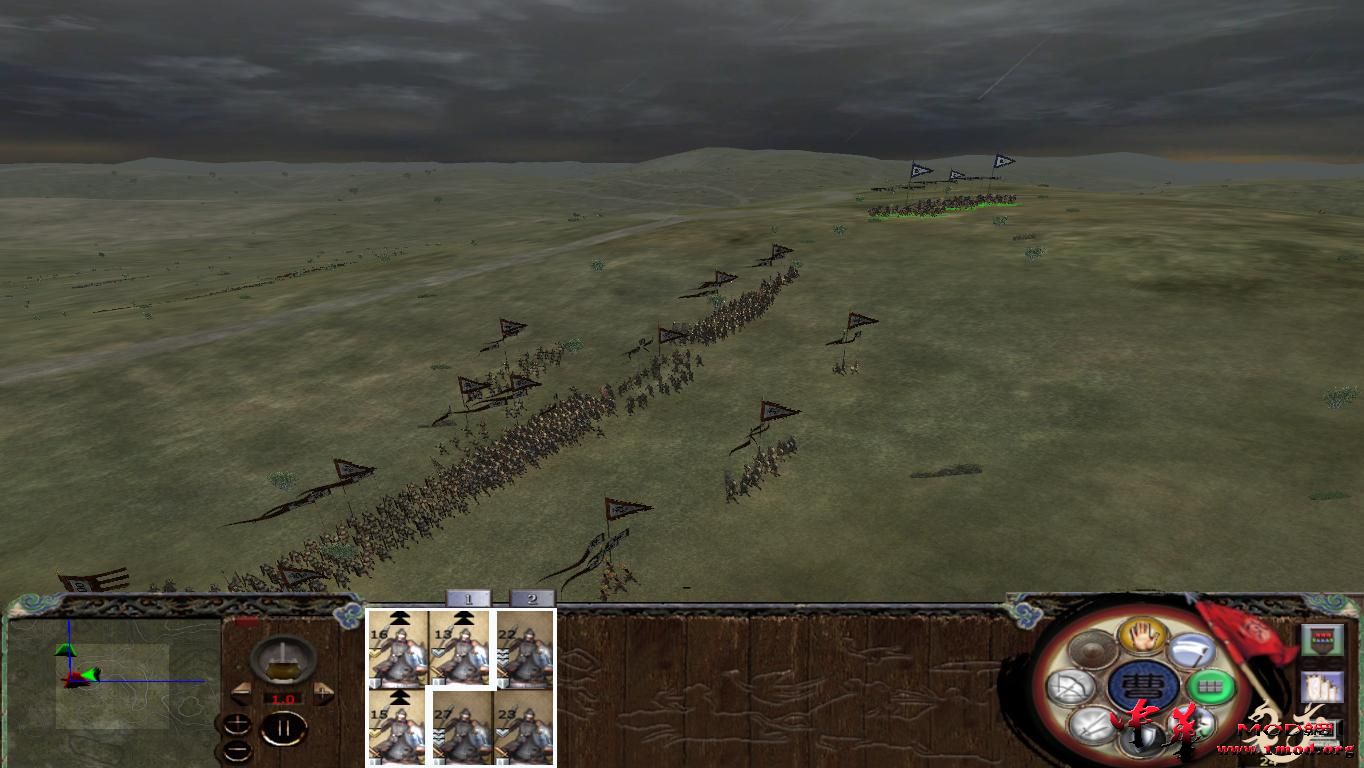Open group formations with the green grid icon

point(1208,687)
